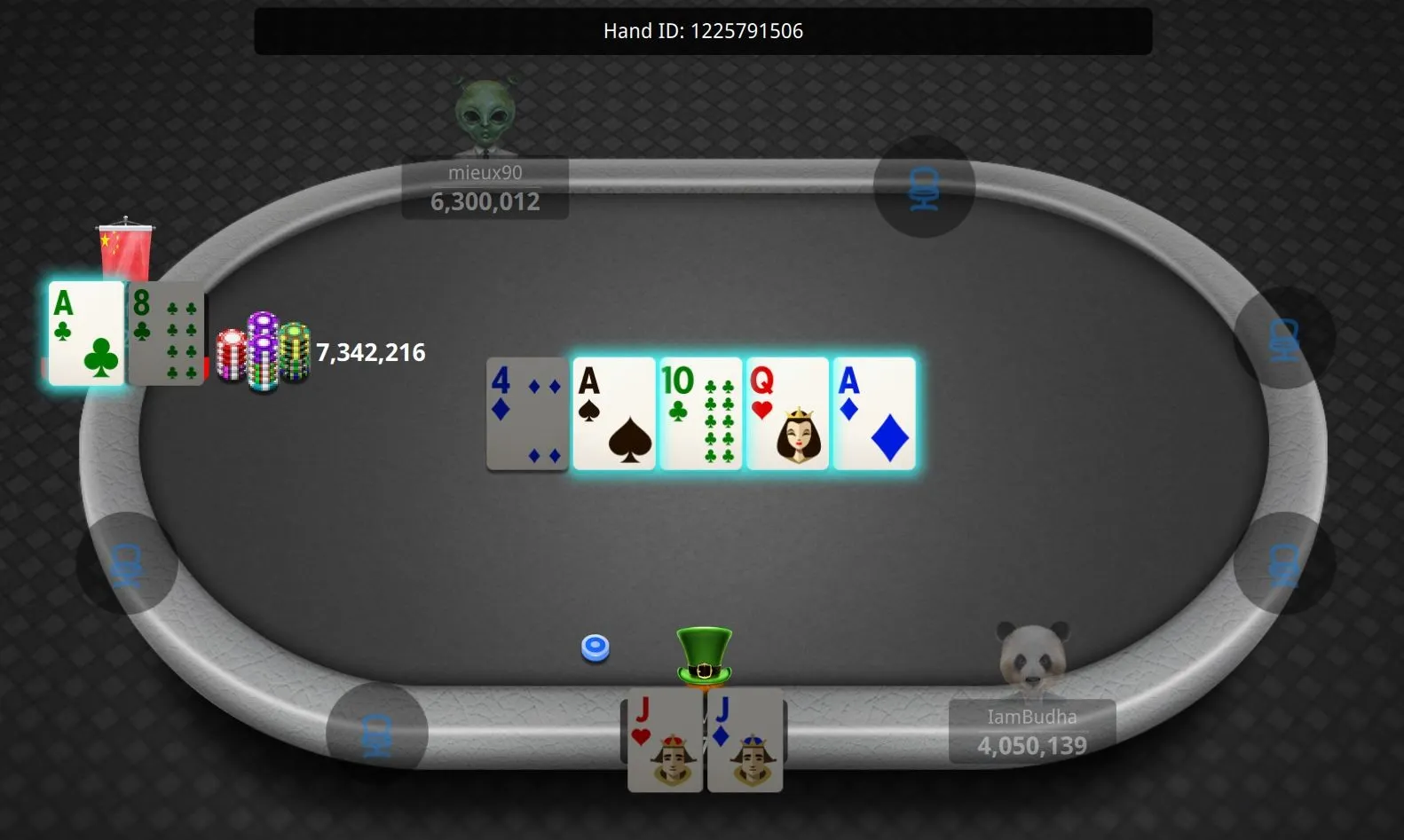Choose the Ace of spades board card
1404x840 pixels.
(x=614, y=413)
